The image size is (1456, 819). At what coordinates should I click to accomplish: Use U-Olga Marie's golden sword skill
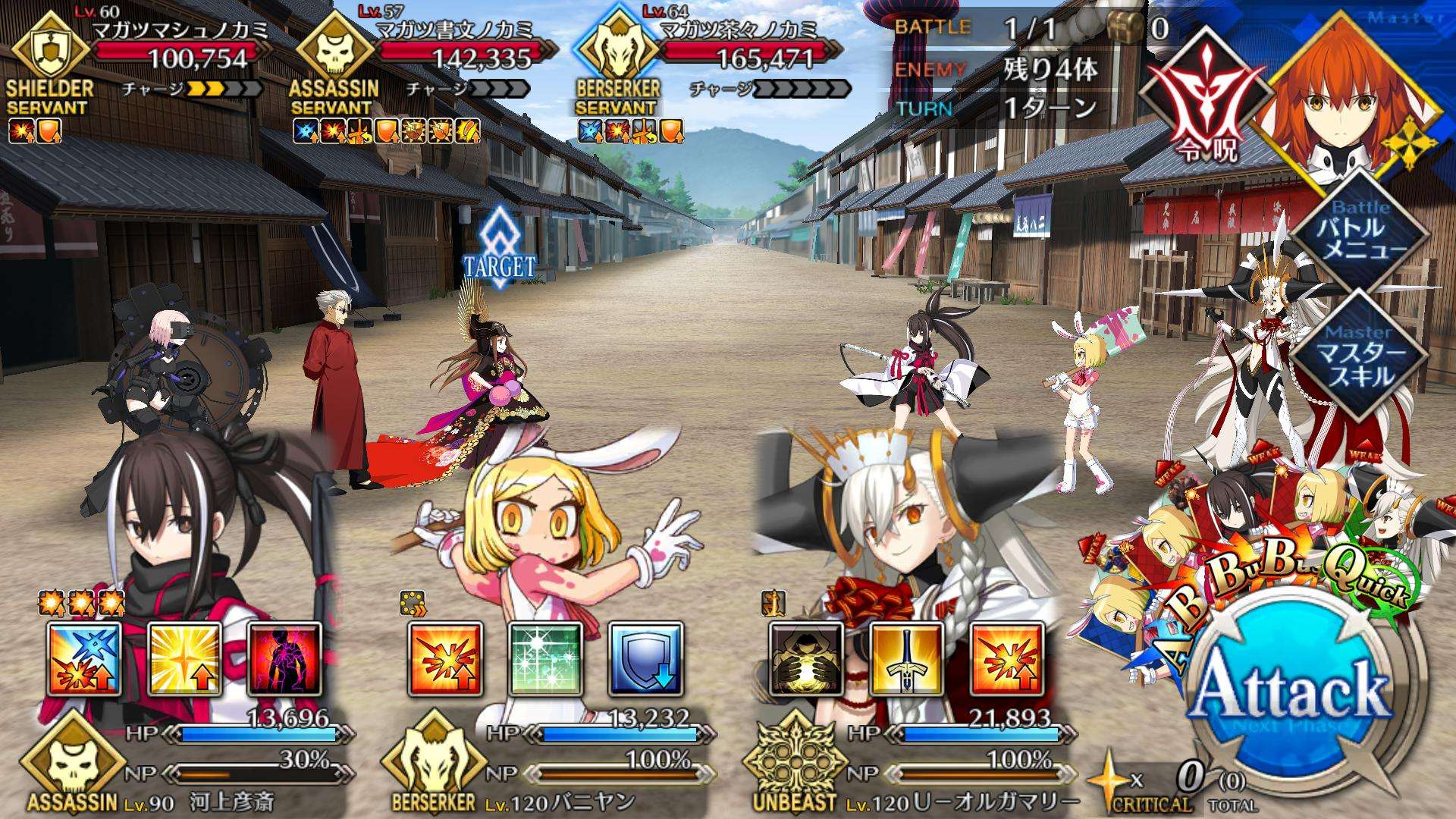click(x=906, y=660)
